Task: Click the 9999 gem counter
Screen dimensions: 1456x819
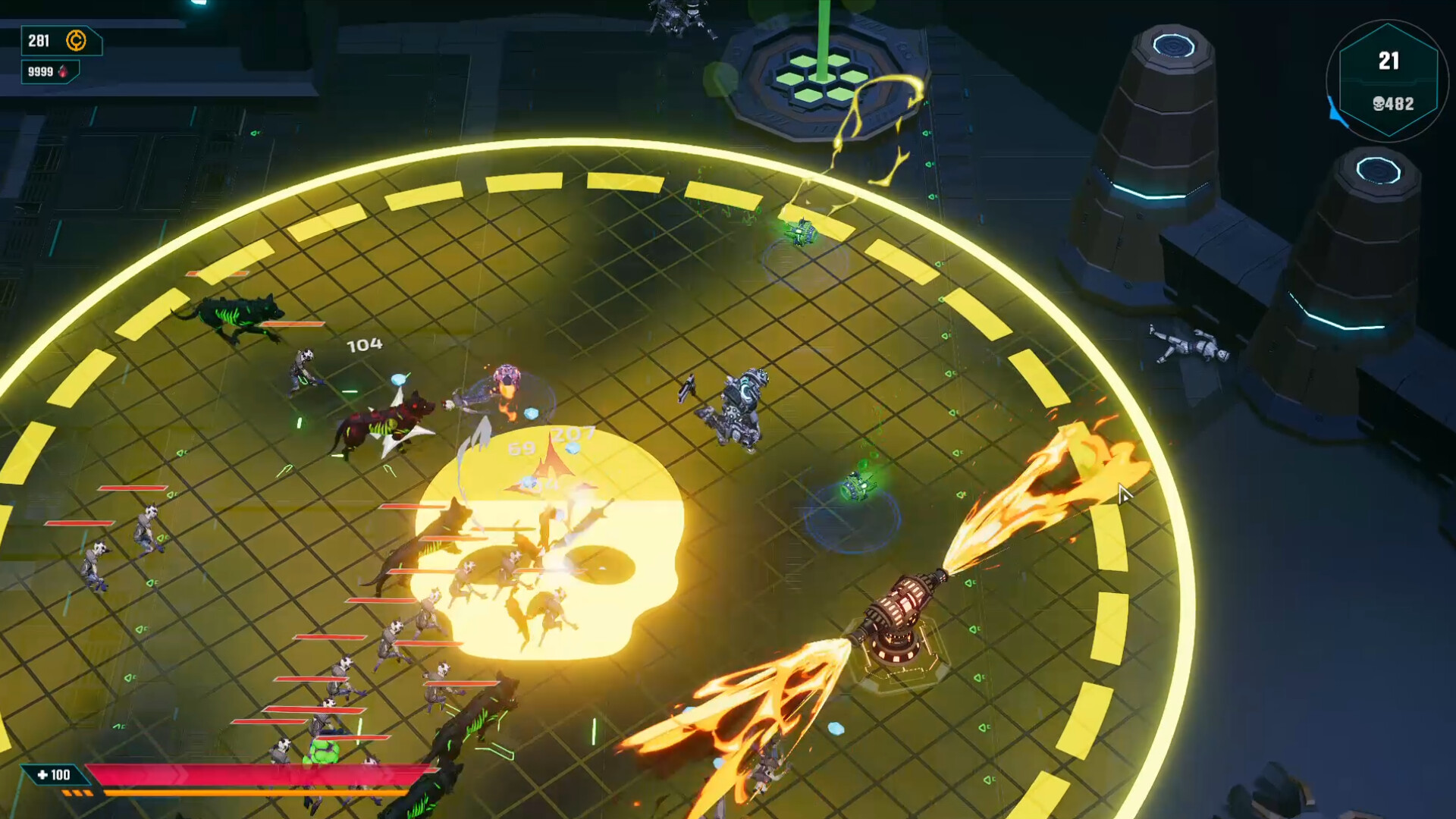Action: (39, 71)
